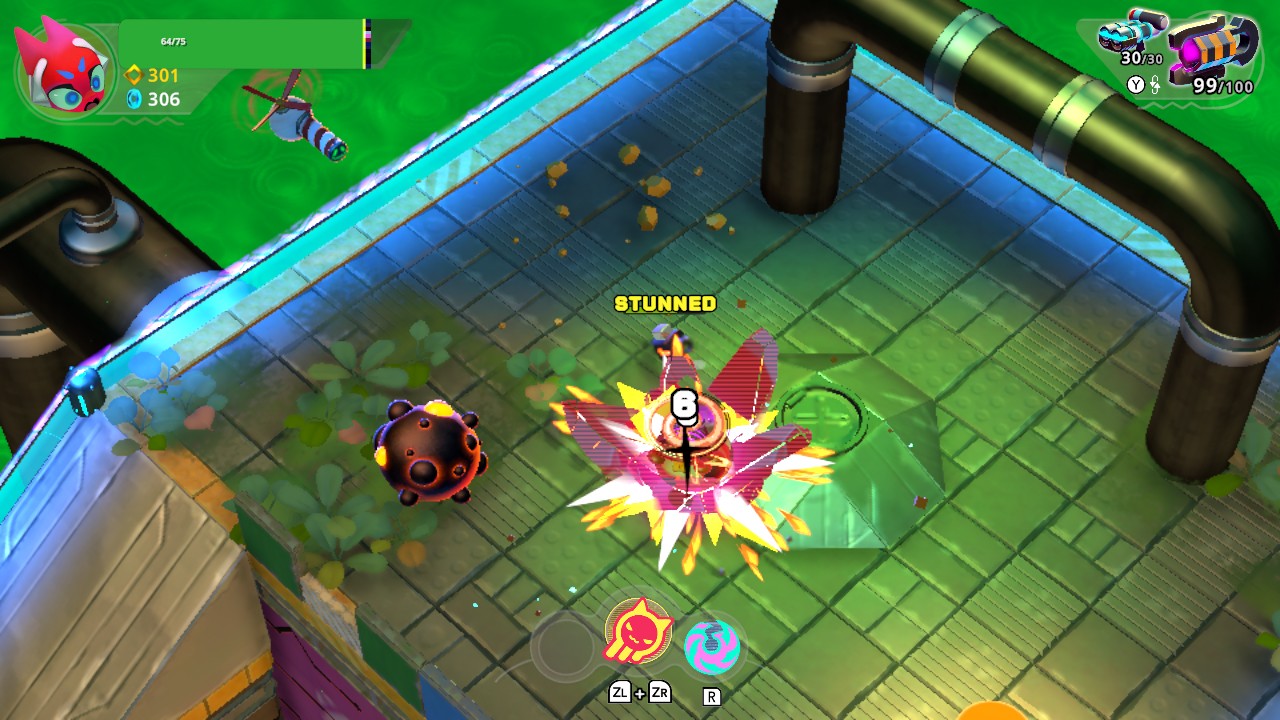Click the R button prompt badge
Screen dimensions: 1280x720
tap(711, 697)
